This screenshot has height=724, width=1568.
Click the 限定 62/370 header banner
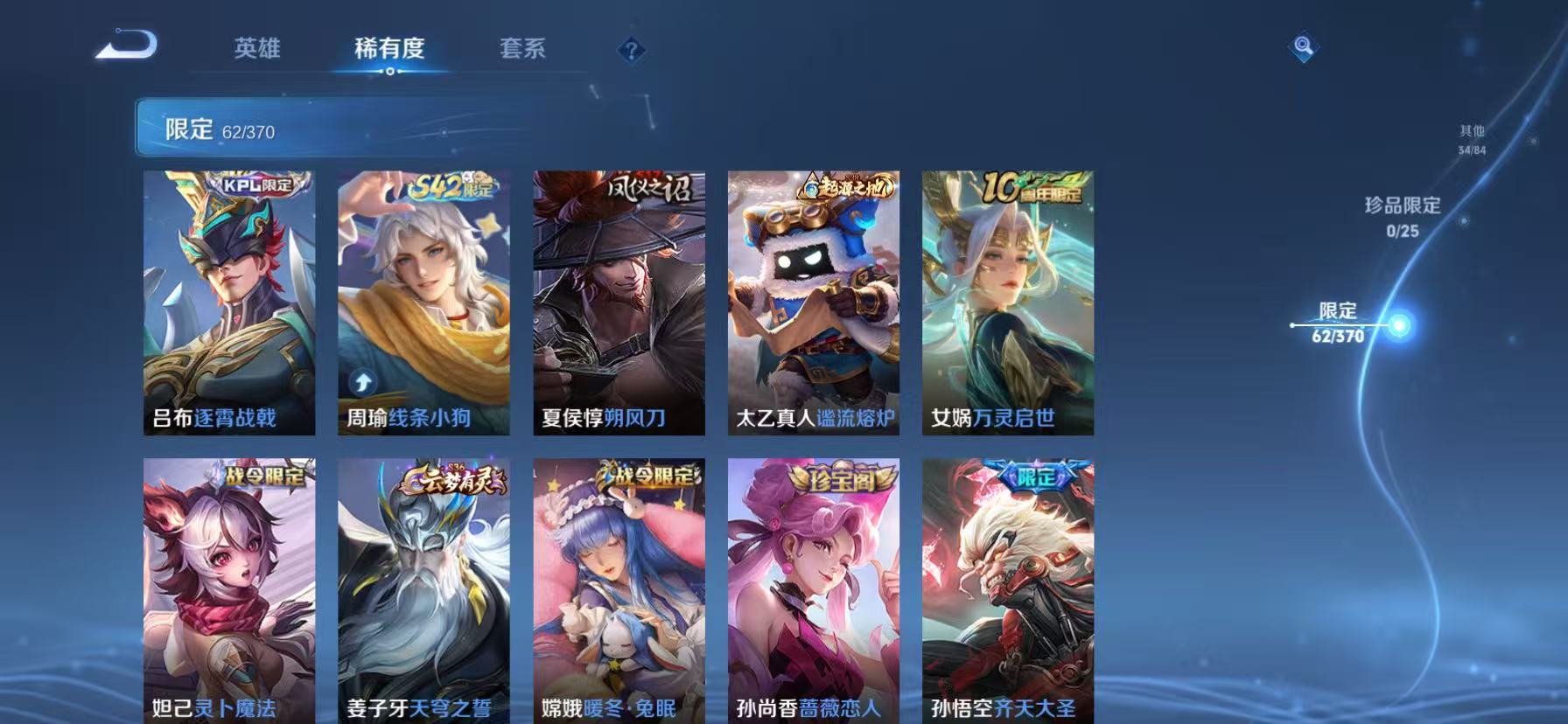click(x=216, y=130)
